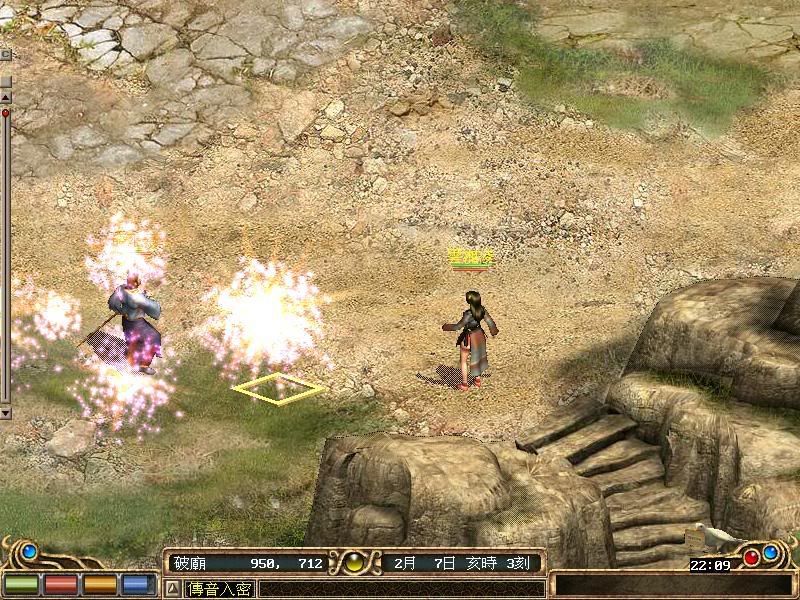Open the white pigeon mail icon
The image size is (800, 600).
716,538
